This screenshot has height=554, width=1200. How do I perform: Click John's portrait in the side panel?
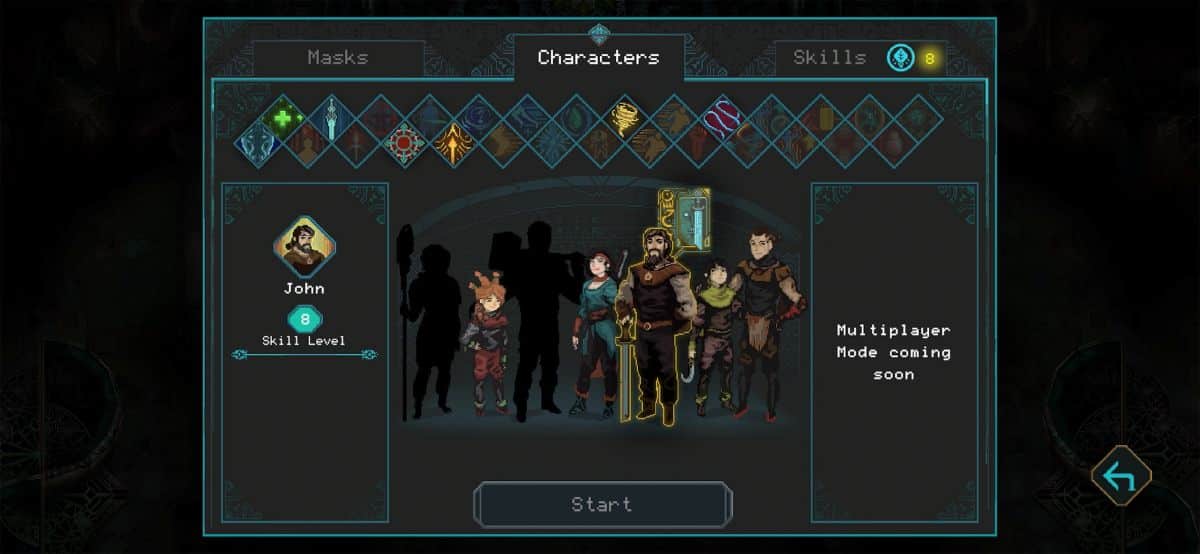pyautogui.click(x=304, y=246)
